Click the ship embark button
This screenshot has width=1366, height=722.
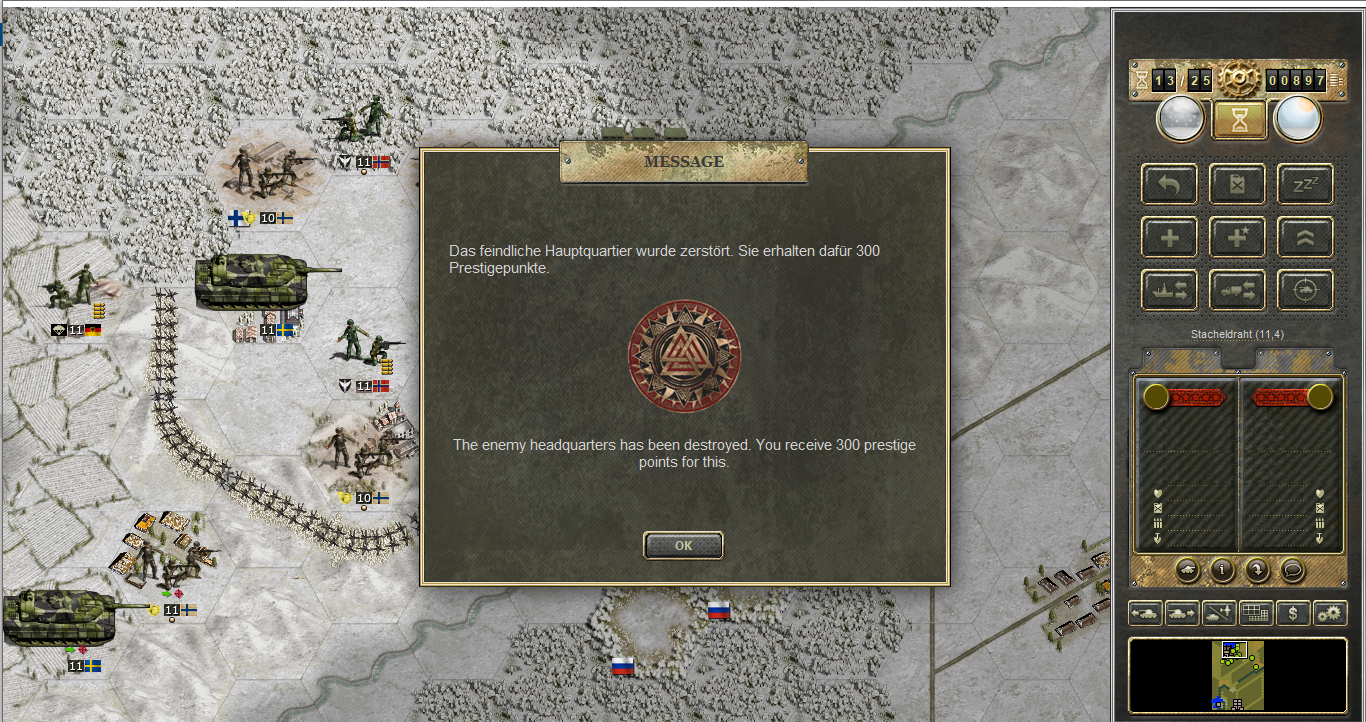pos(1171,290)
